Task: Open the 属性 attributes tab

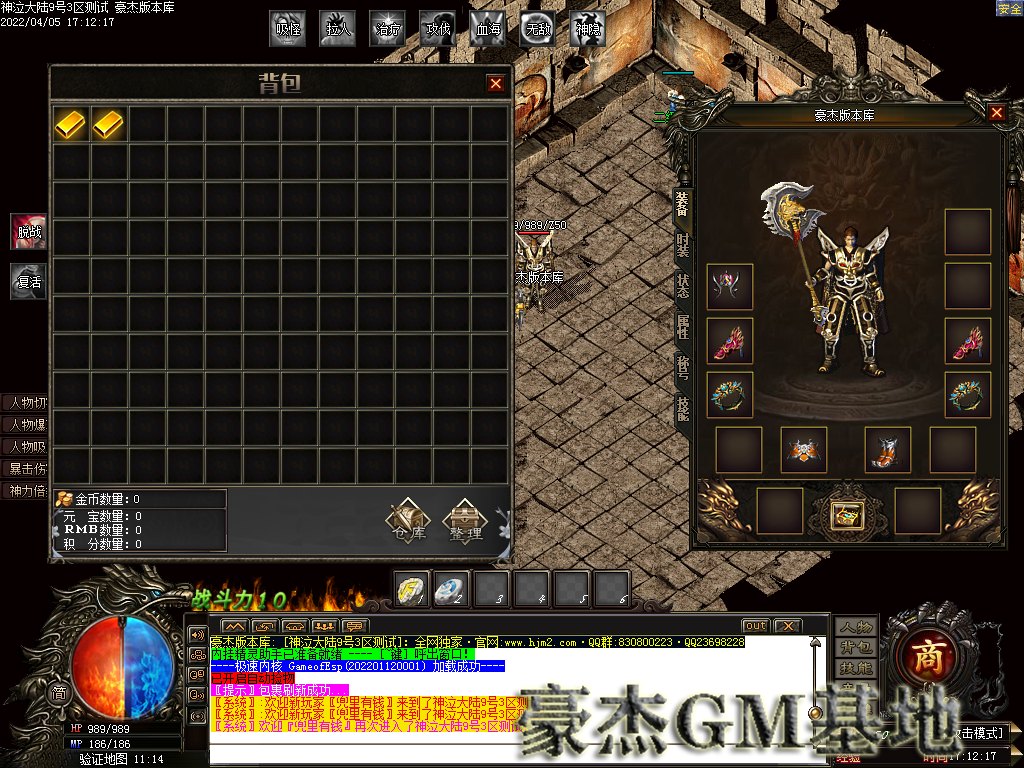Action: pos(682,326)
